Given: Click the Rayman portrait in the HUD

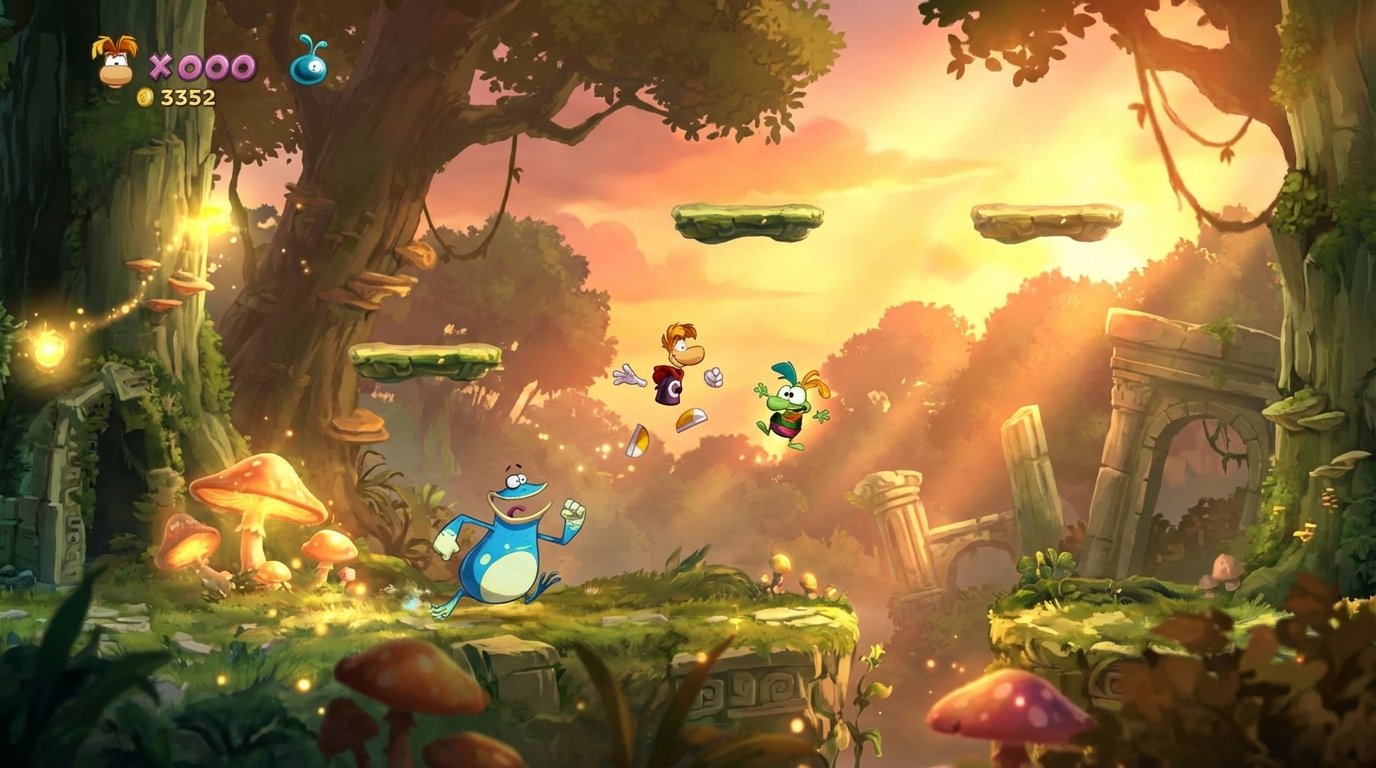Looking at the screenshot, I should (x=113, y=65).
